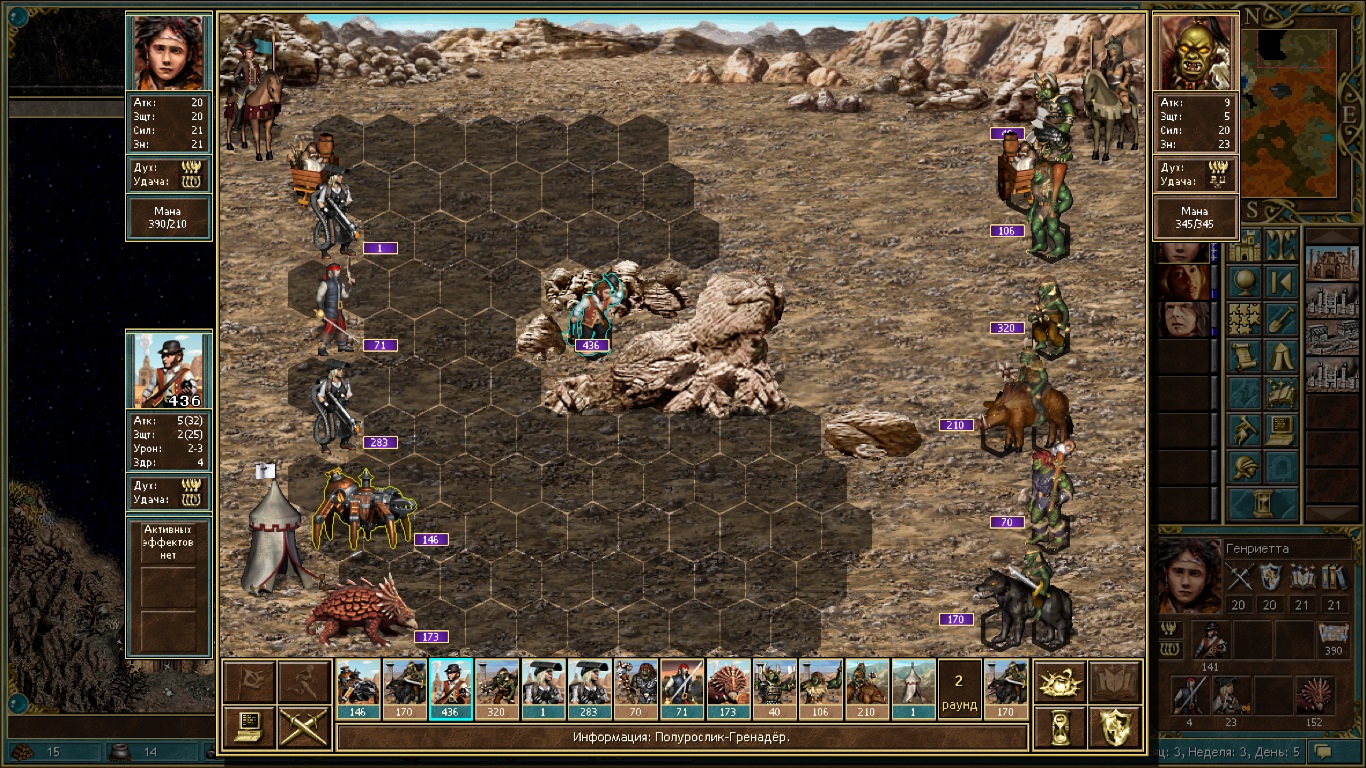
Task: Cast a spell using the glowing spellbook button
Action: coord(1059,682)
